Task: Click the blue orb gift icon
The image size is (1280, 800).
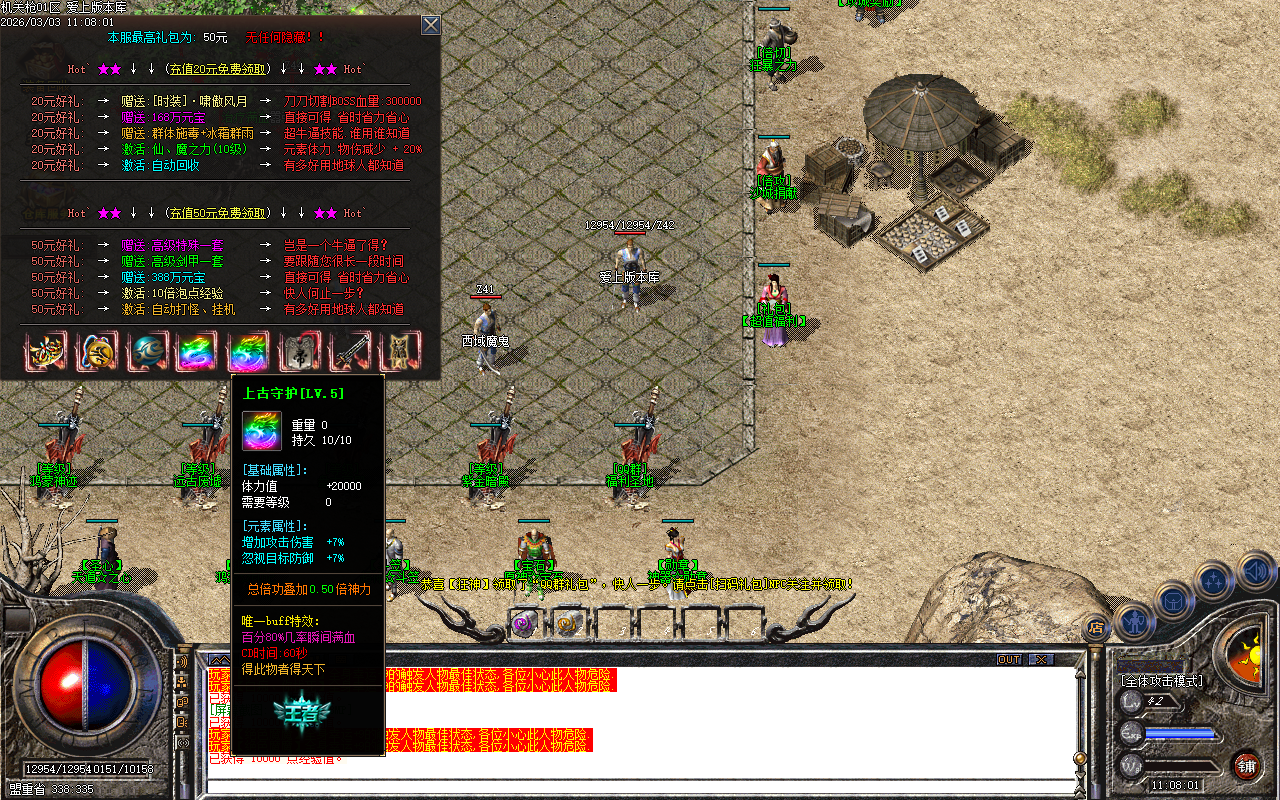Action: tap(148, 351)
